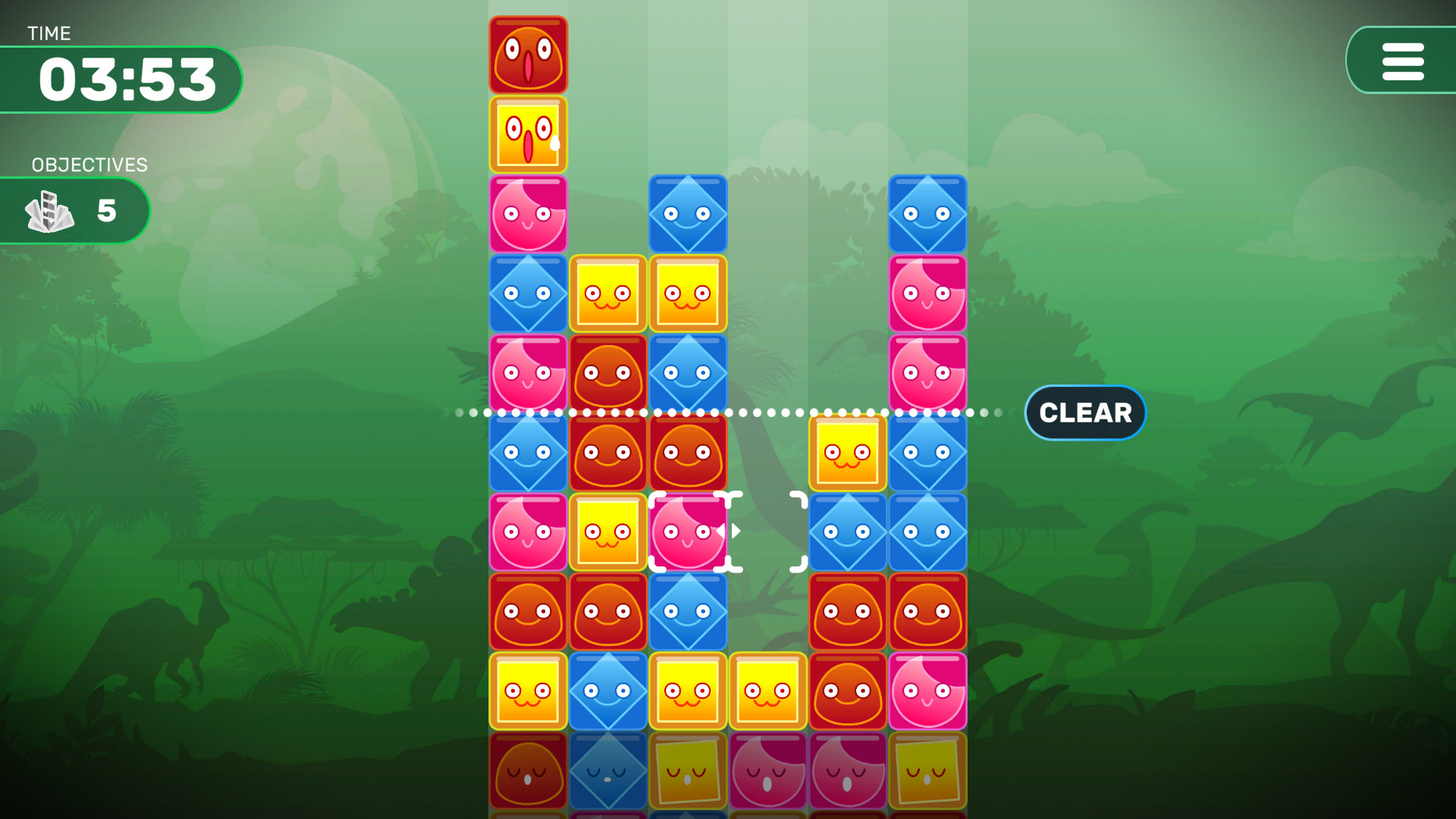
Task: Click the sleeping brown block at the bottom left
Action: tap(528, 770)
